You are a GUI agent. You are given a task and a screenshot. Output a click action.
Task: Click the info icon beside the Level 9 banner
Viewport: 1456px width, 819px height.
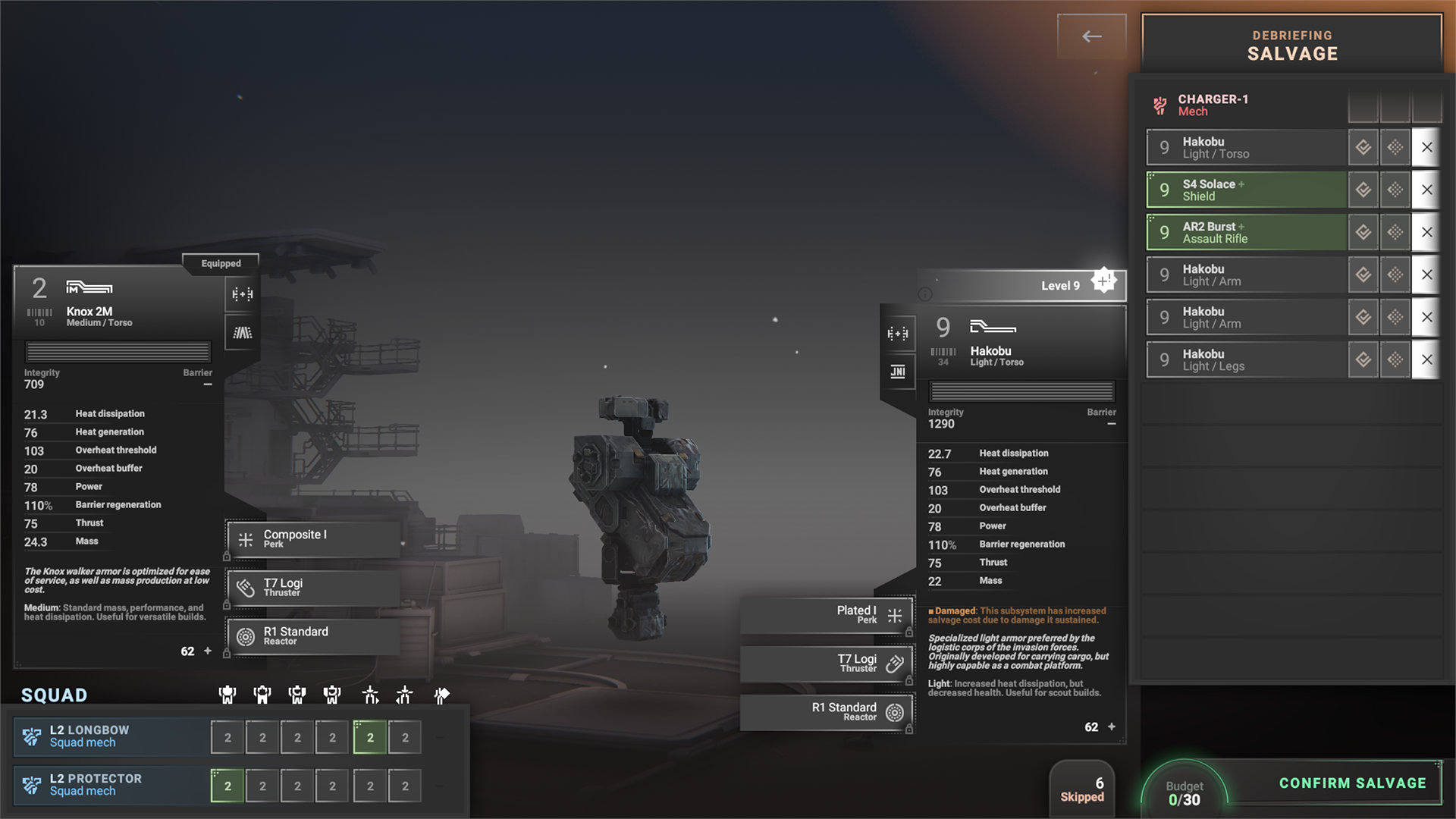click(x=926, y=296)
